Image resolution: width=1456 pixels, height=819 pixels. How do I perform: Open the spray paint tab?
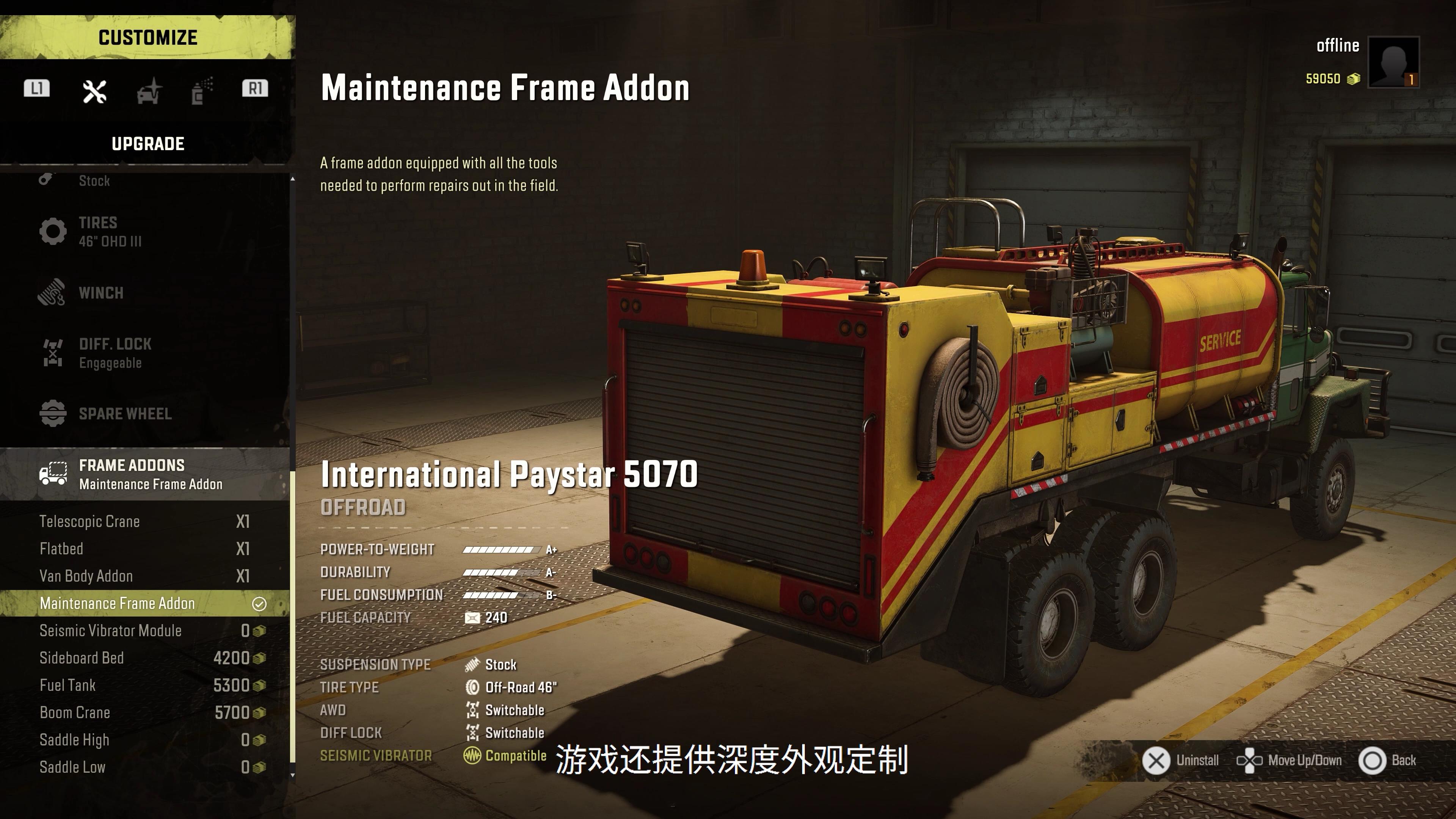coord(201,91)
